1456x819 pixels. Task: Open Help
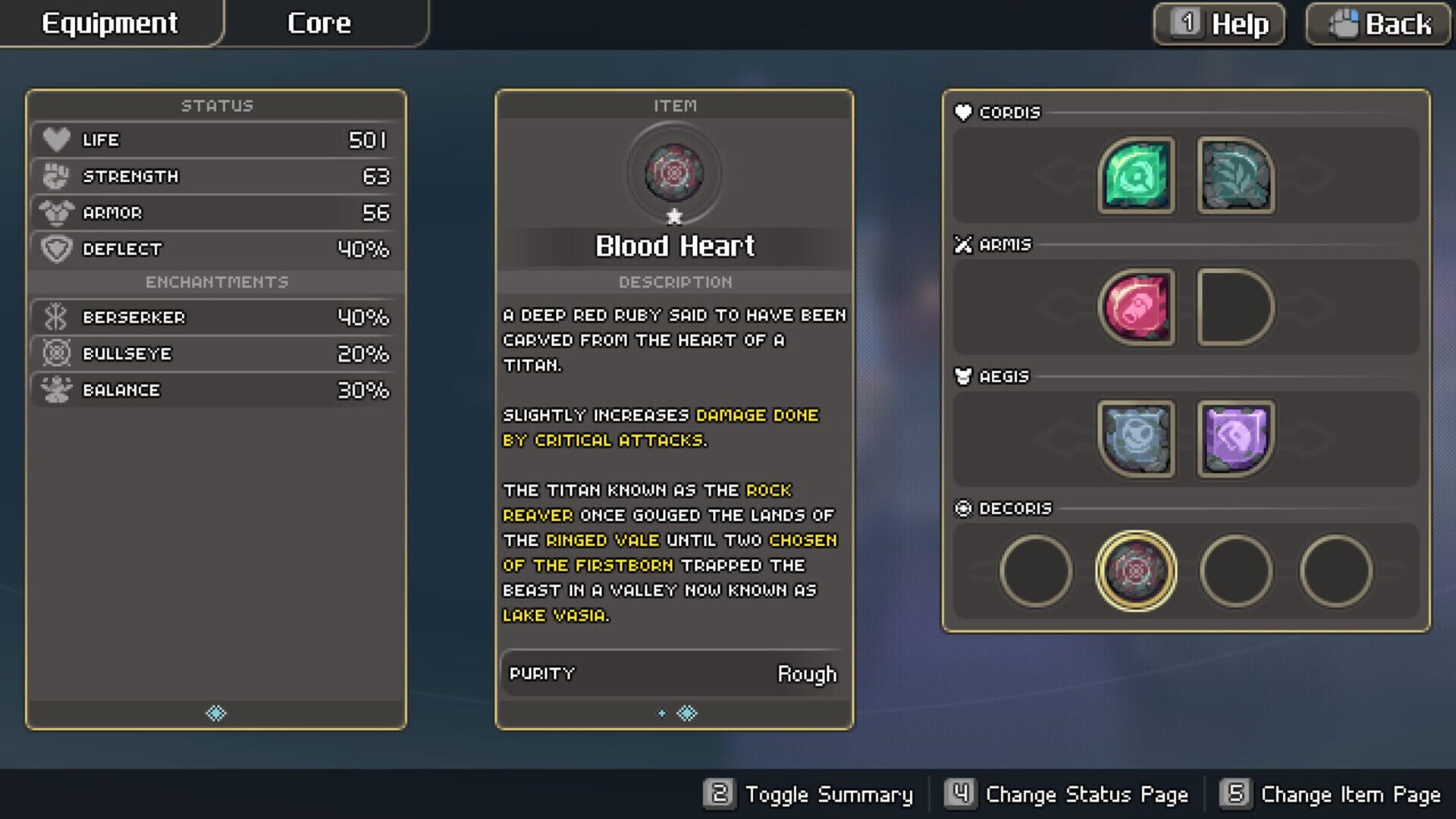[1217, 24]
